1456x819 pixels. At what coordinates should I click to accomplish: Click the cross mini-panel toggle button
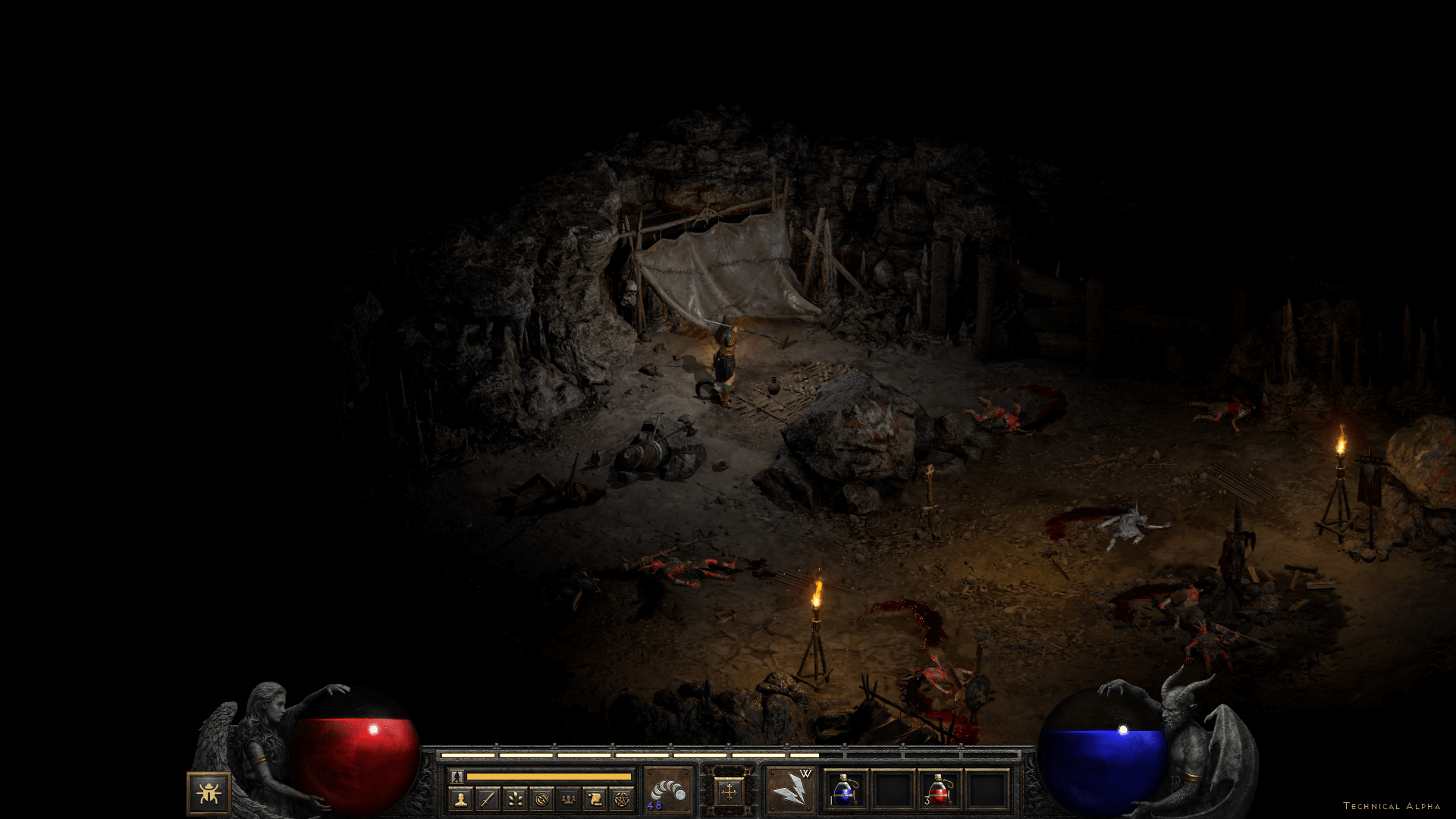tap(729, 792)
